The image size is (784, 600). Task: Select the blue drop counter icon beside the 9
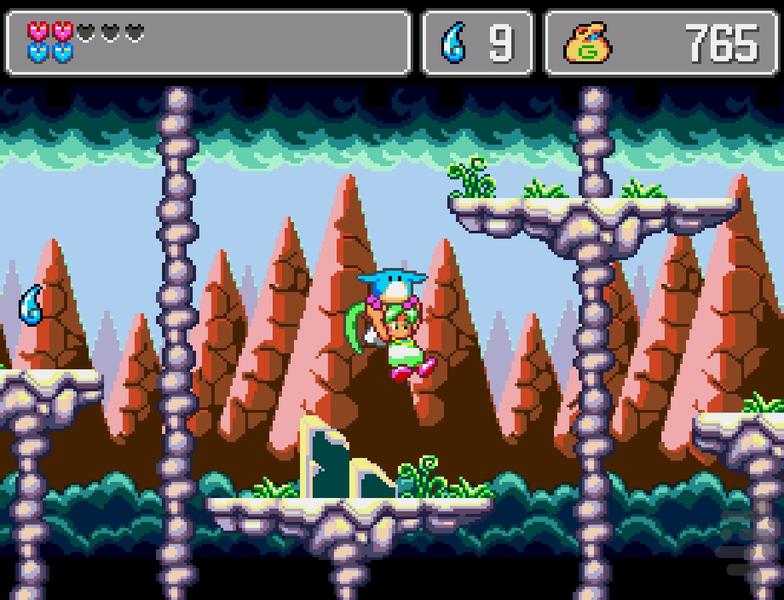pos(455,44)
